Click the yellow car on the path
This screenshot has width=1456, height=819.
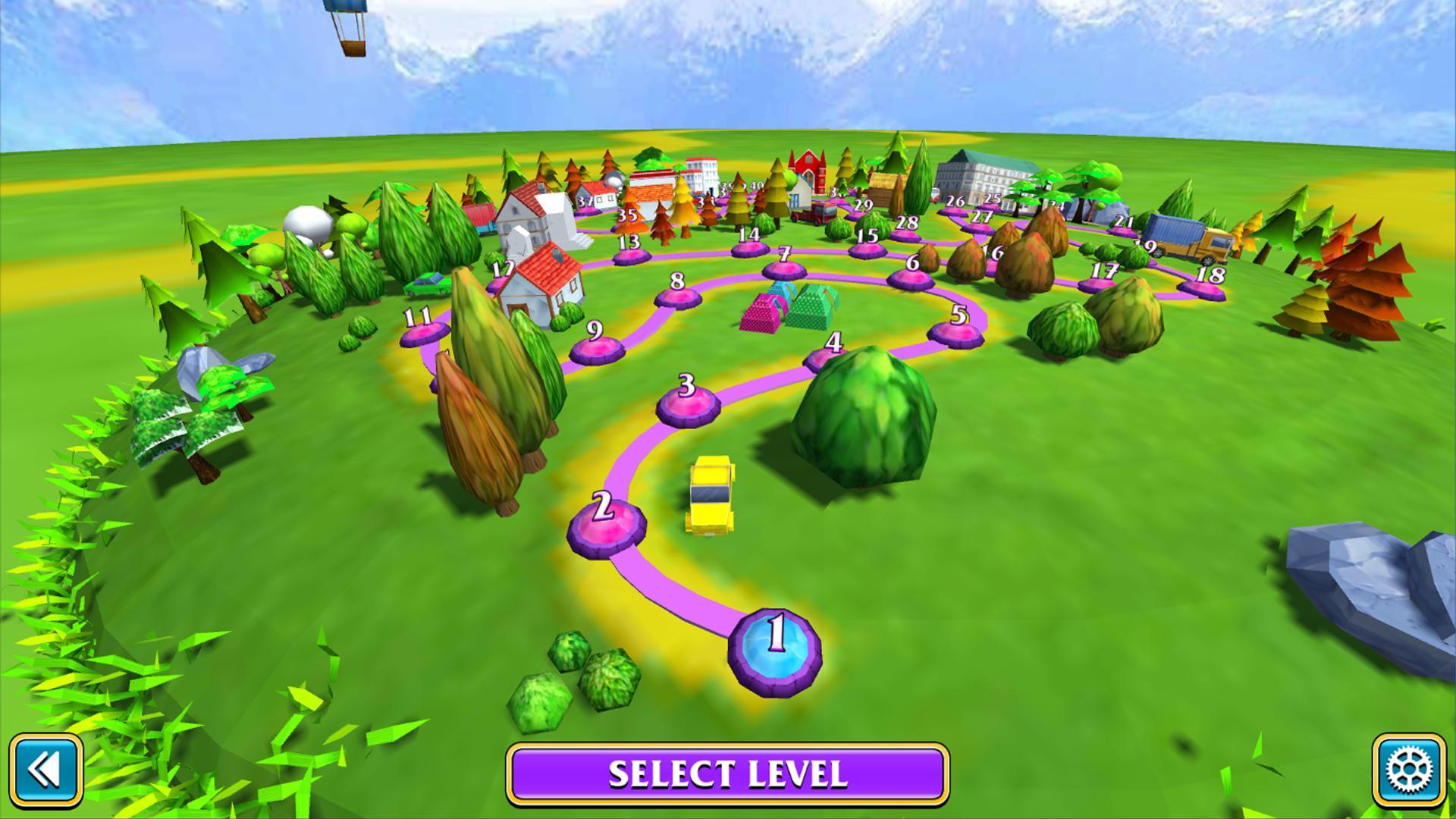[711, 493]
